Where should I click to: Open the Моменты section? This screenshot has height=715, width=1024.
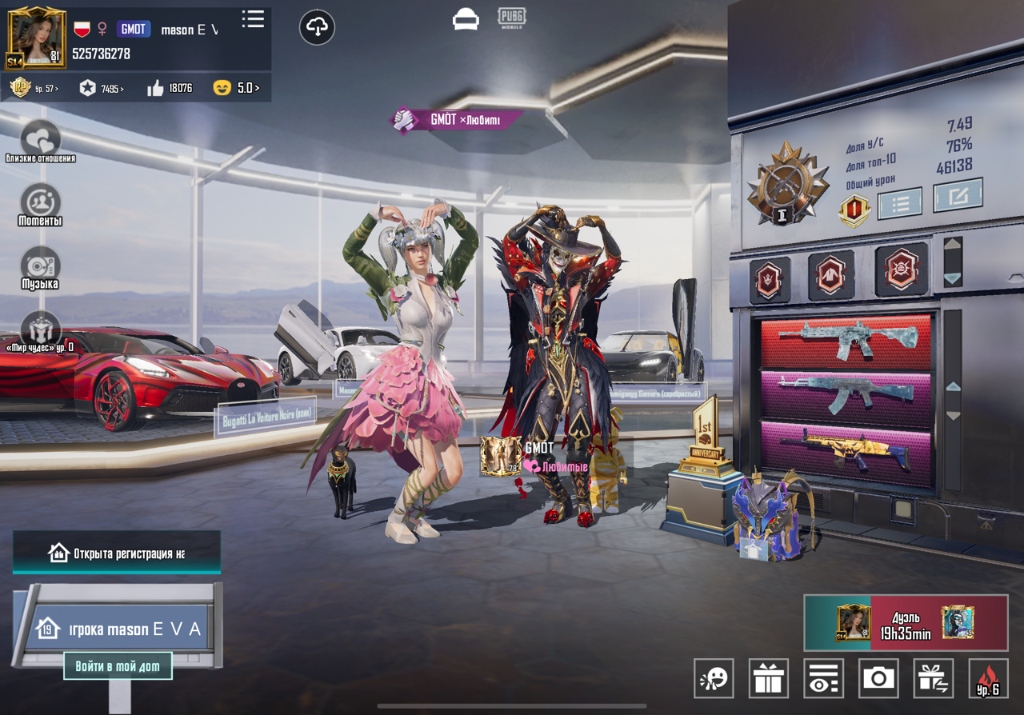click(x=40, y=203)
